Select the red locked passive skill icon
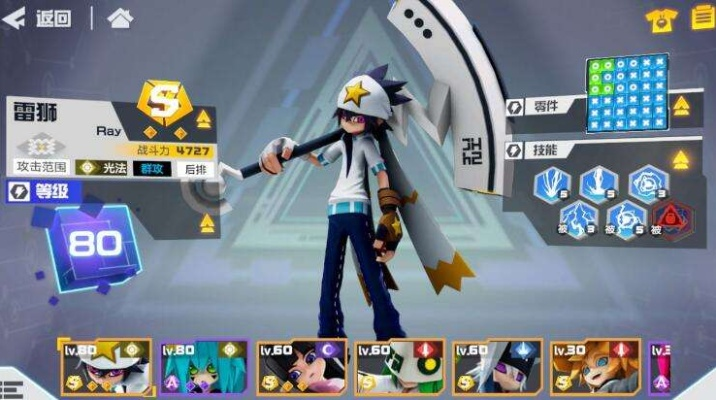Screen dimensions: 716x400 [x=669, y=218]
